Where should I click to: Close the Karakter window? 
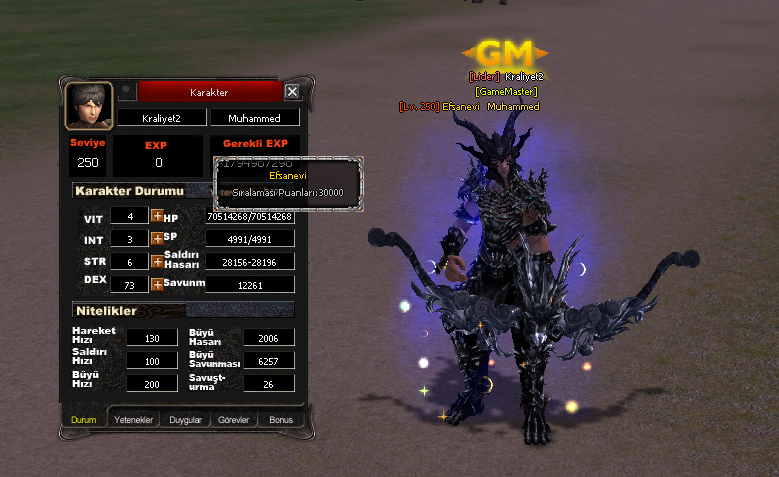pos(292,92)
